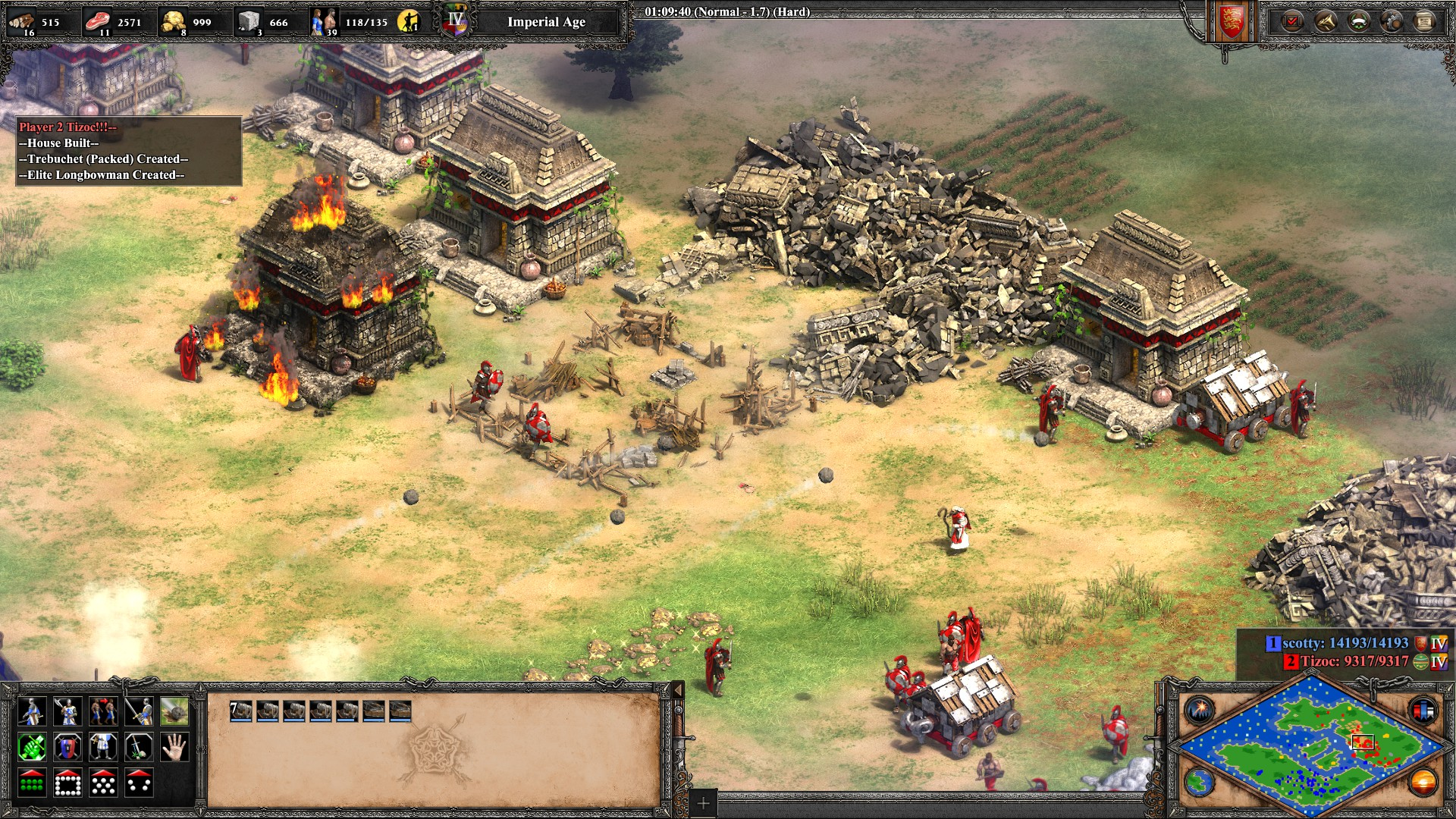Use the flank formation button
The image size is (1456, 819).
(139, 783)
